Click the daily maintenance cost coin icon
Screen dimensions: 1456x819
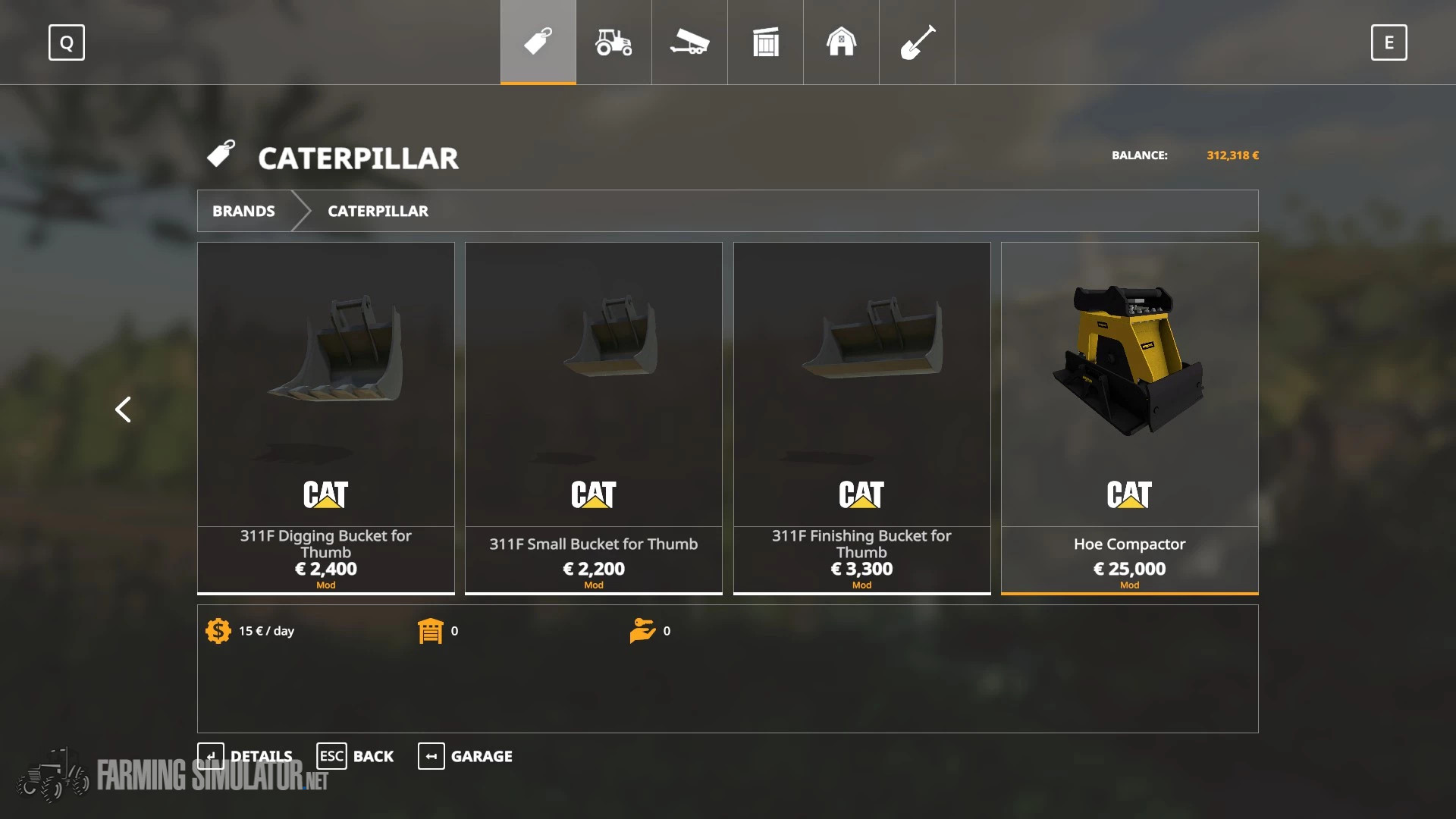(x=218, y=630)
